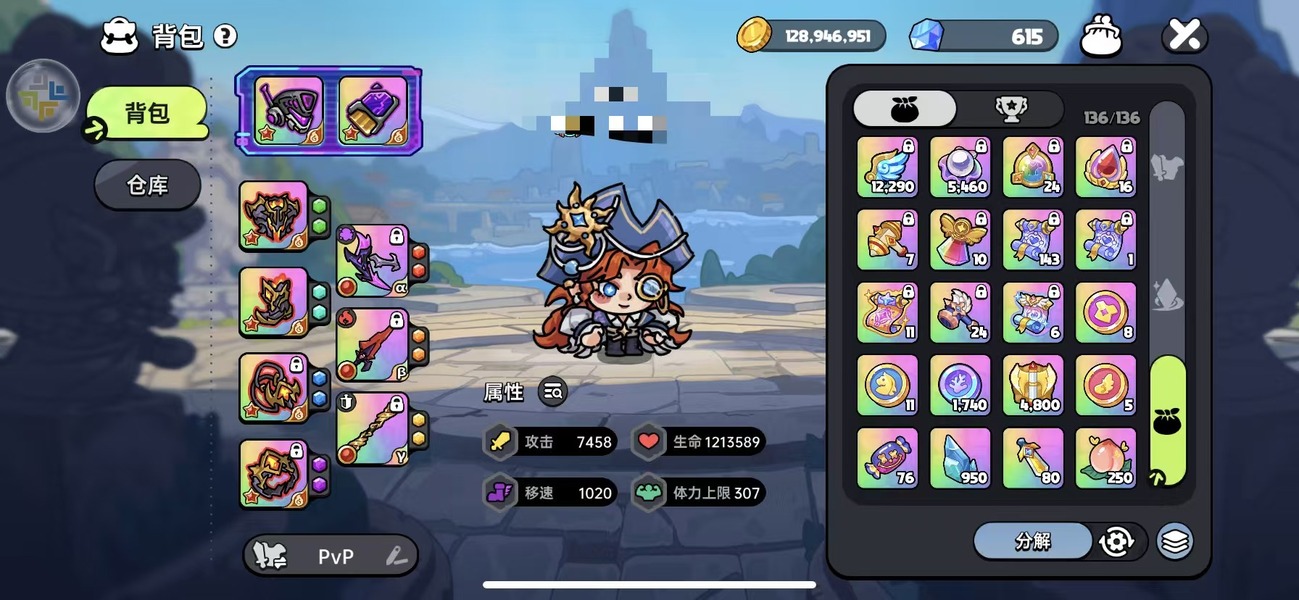Close the backpack screen
1299x600 pixels.
pos(1184,37)
